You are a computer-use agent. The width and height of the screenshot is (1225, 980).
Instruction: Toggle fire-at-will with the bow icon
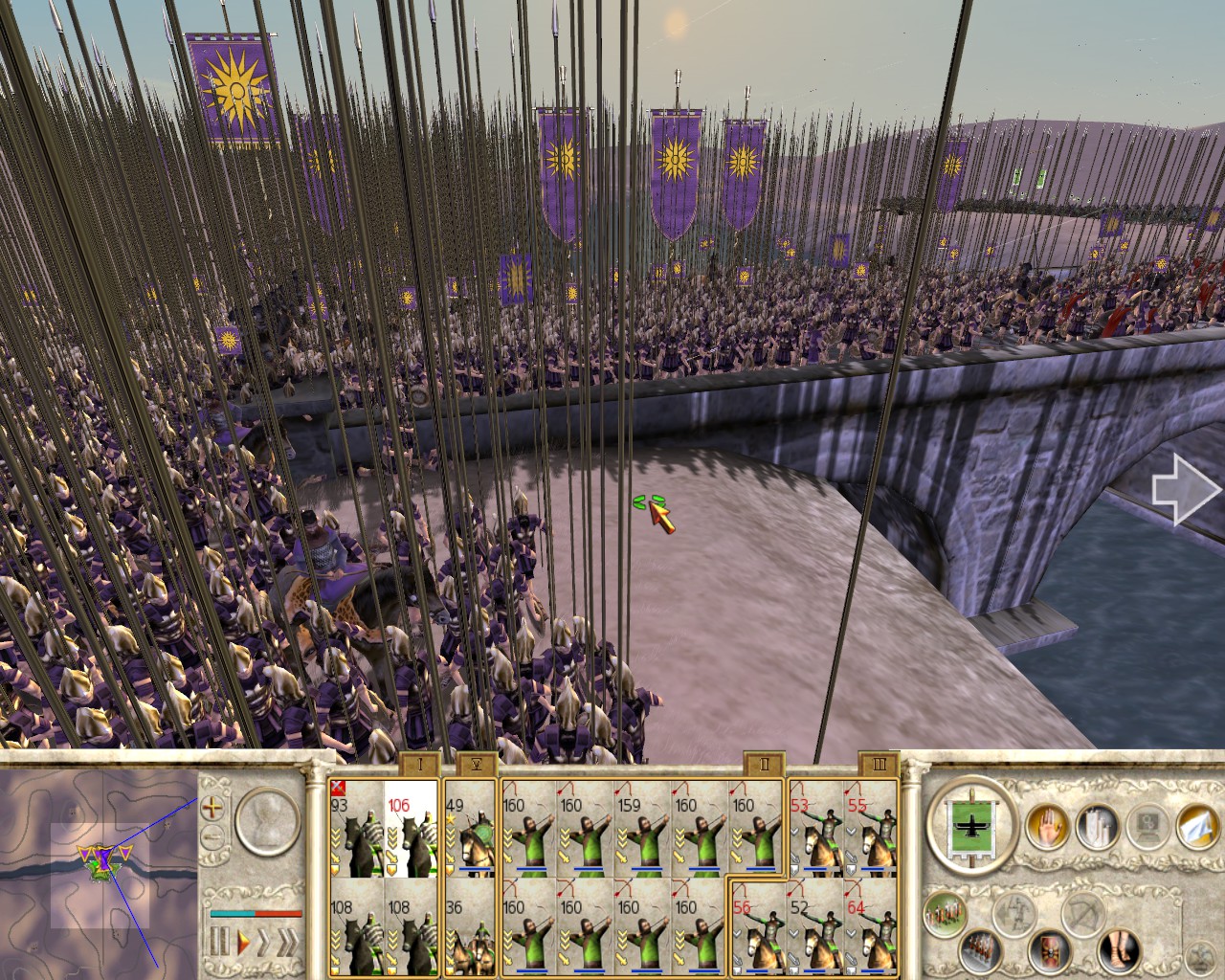click(x=1081, y=915)
